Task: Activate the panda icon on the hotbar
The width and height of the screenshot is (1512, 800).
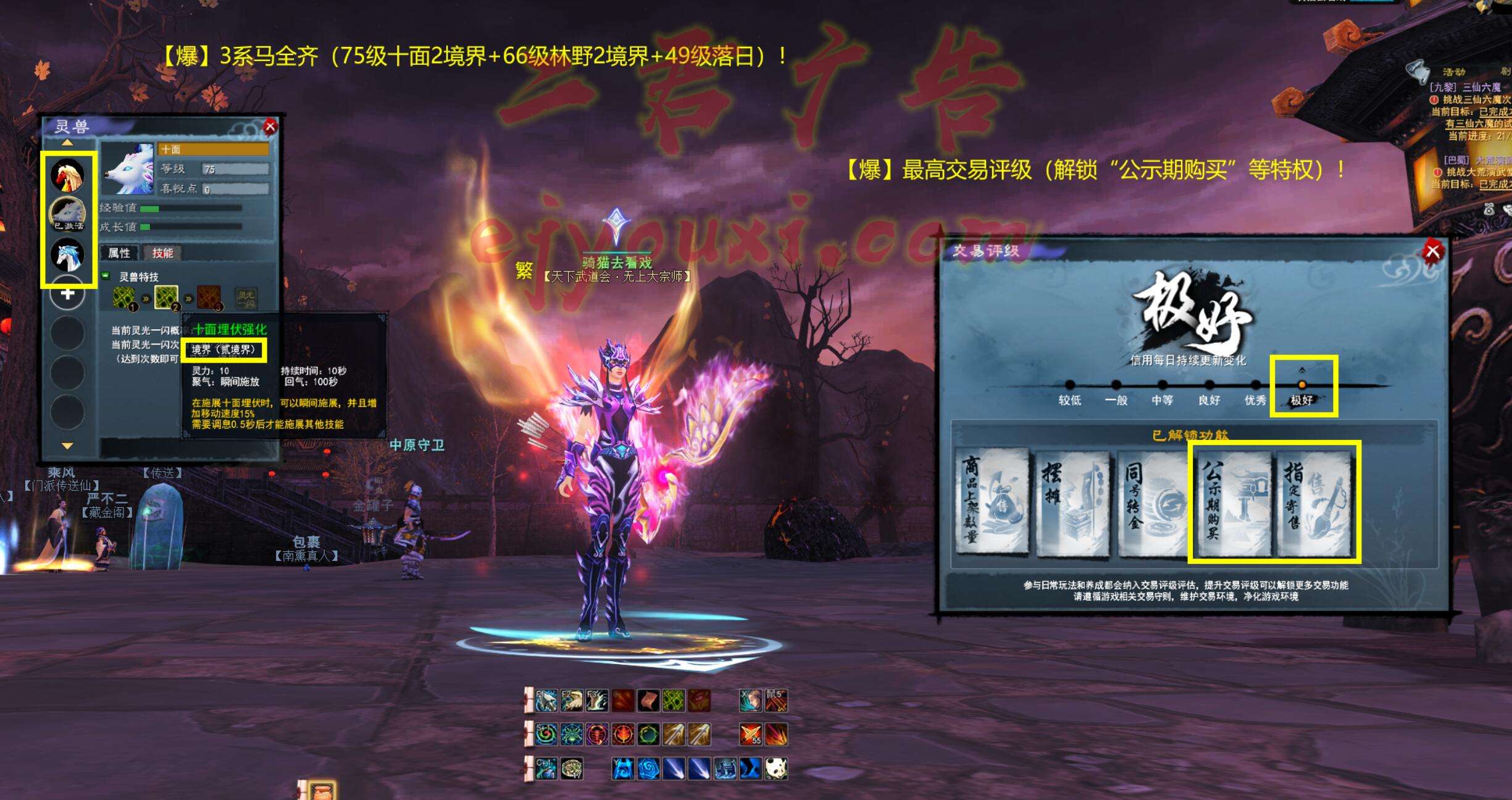Action: pyautogui.click(x=776, y=769)
